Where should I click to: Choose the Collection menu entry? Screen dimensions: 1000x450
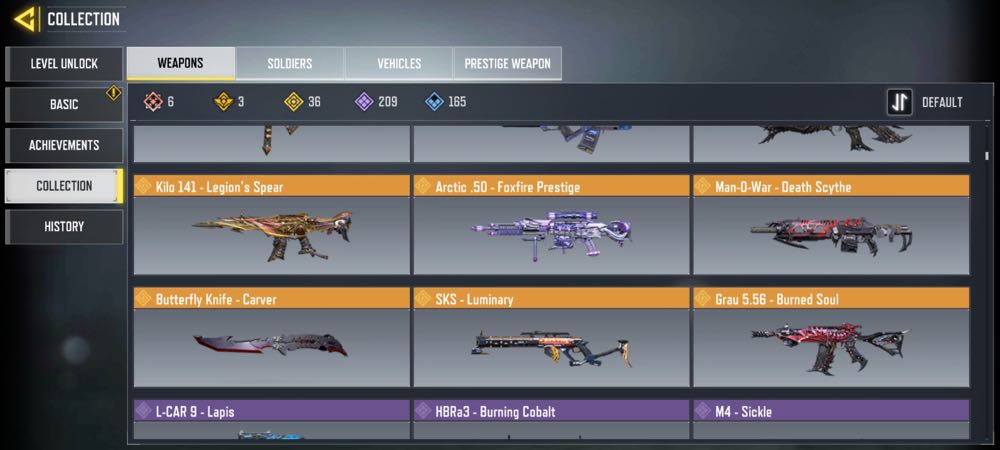64,186
